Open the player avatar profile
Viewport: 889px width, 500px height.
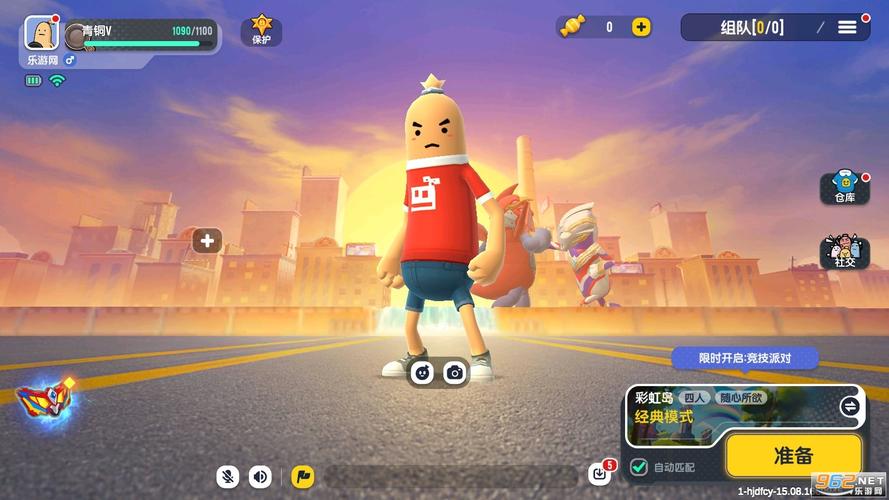[x=41, y=33]
